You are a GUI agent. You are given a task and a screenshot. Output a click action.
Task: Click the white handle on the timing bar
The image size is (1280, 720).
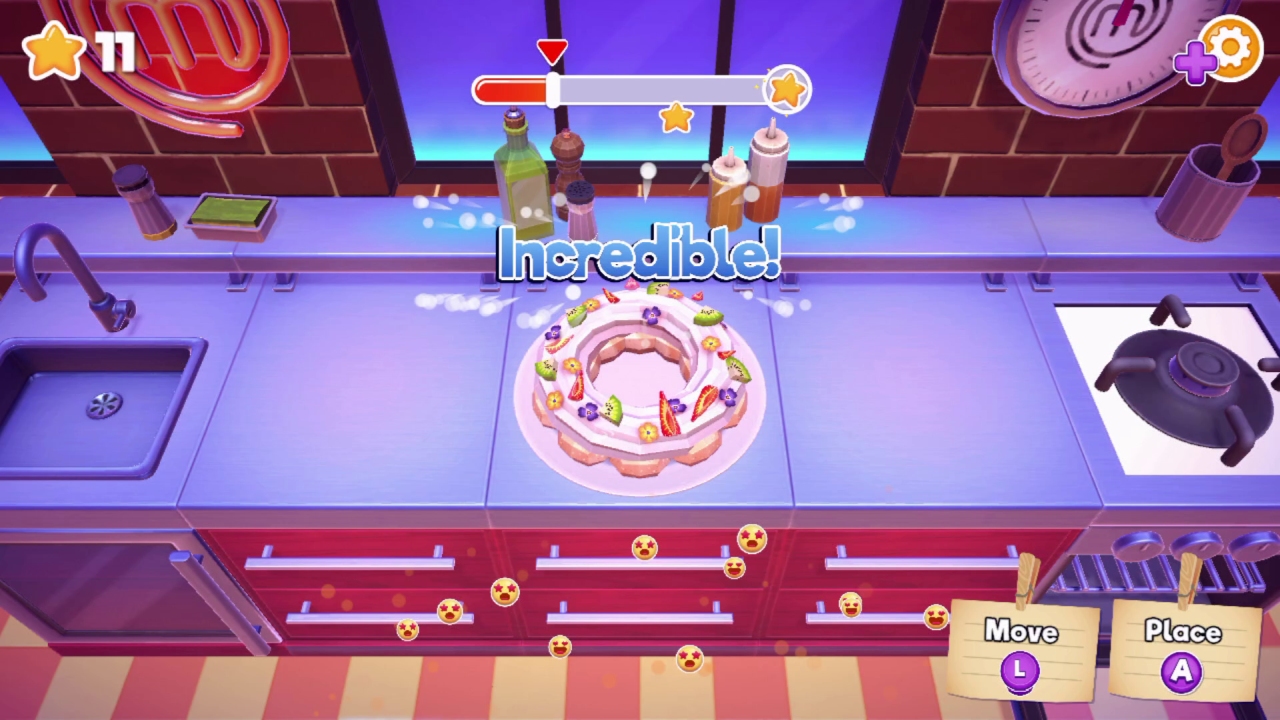(551, 89)
